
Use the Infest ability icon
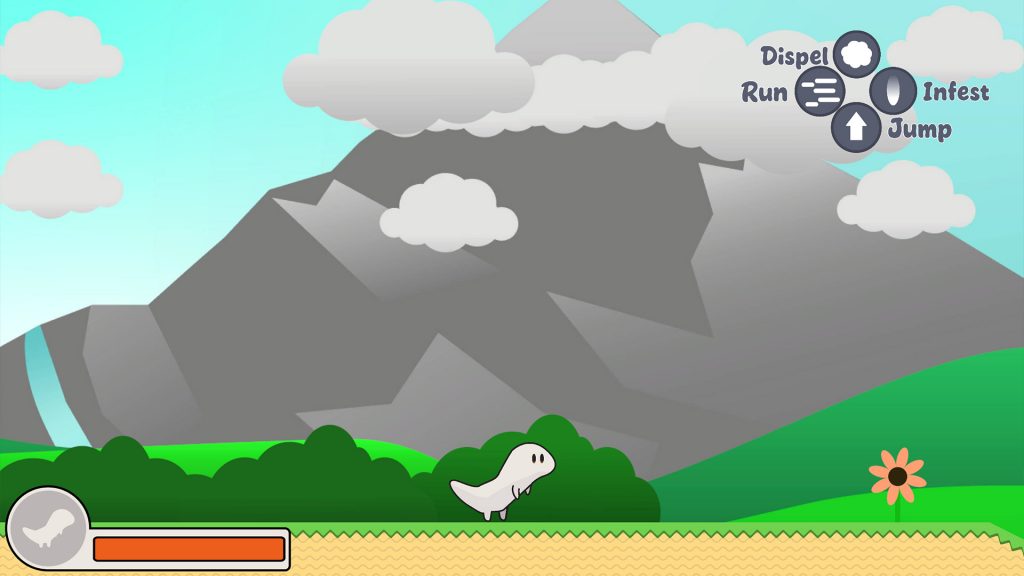pos(893,92)
